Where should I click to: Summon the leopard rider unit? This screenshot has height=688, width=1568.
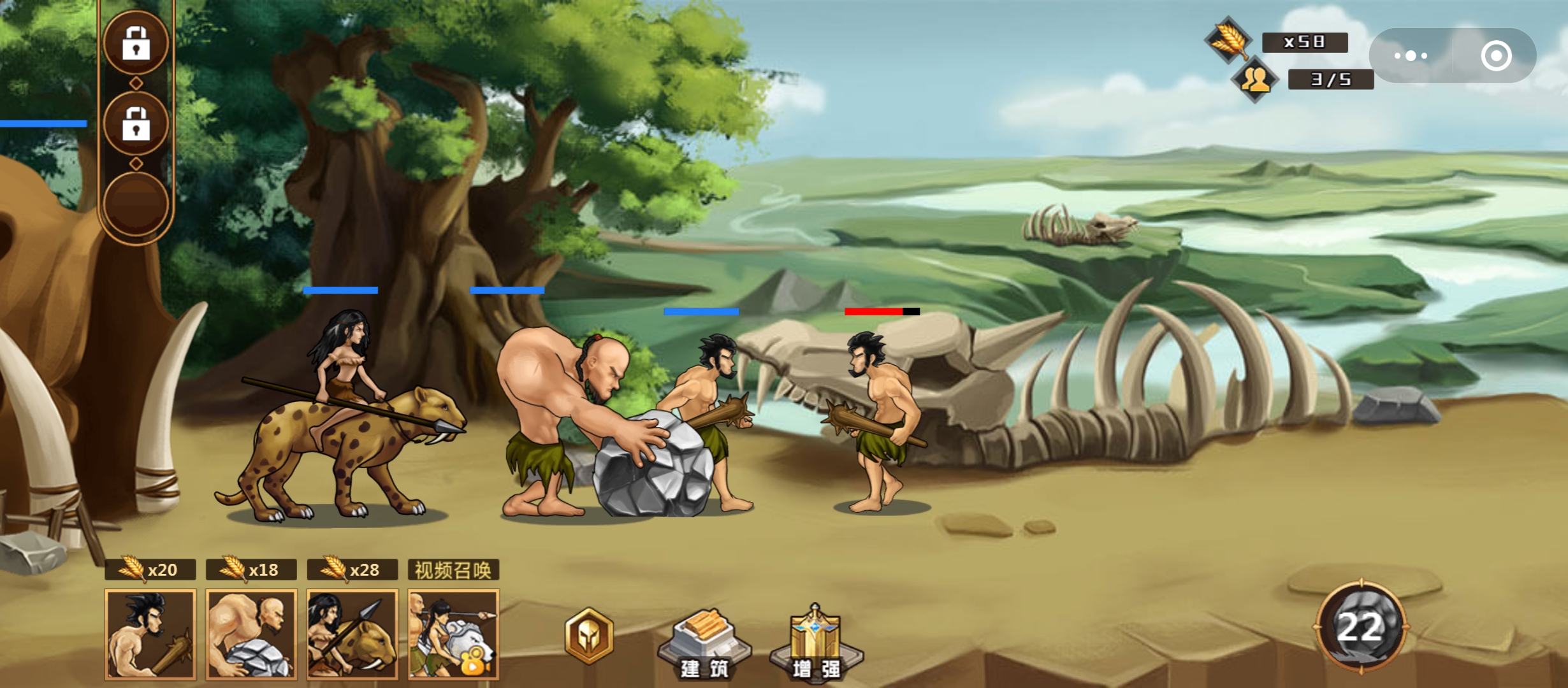tap(352, 634)
